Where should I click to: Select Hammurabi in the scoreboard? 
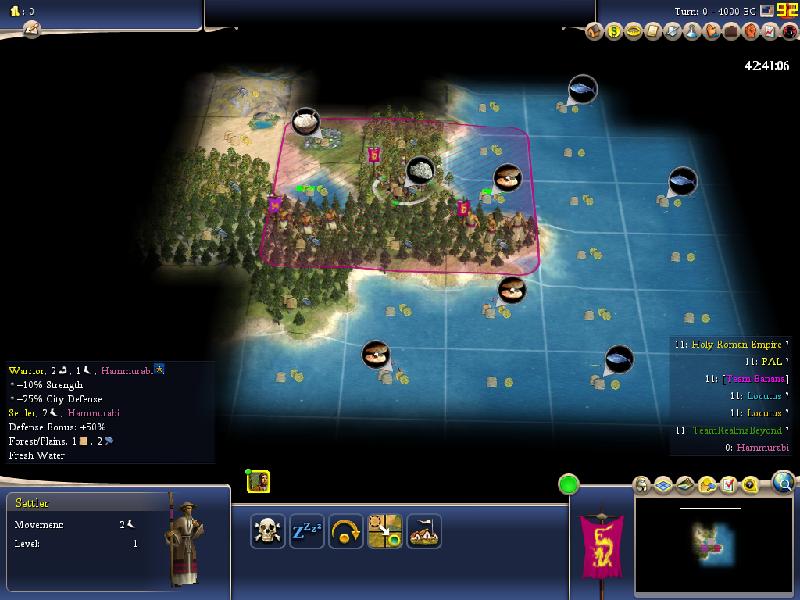click(755, 447)
